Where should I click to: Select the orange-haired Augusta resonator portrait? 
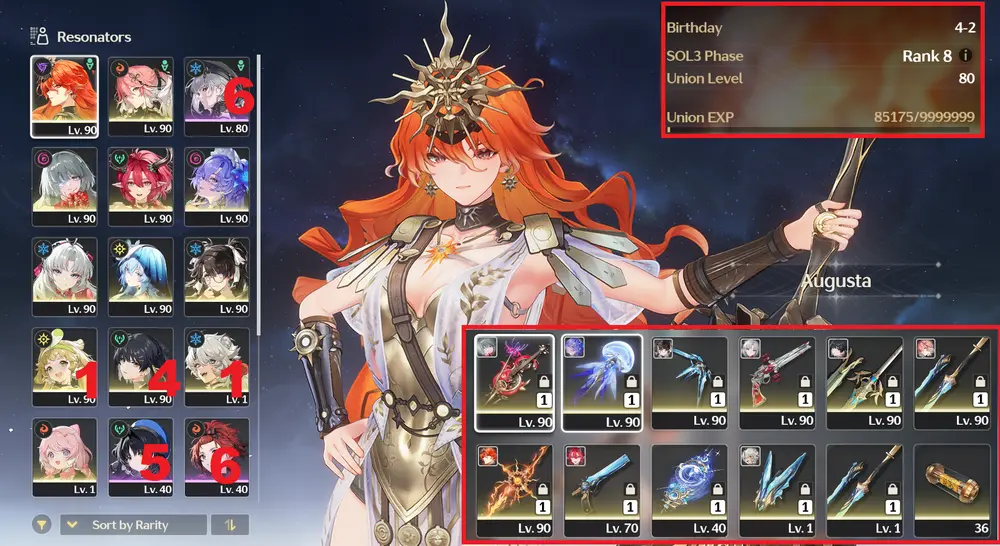64,95
